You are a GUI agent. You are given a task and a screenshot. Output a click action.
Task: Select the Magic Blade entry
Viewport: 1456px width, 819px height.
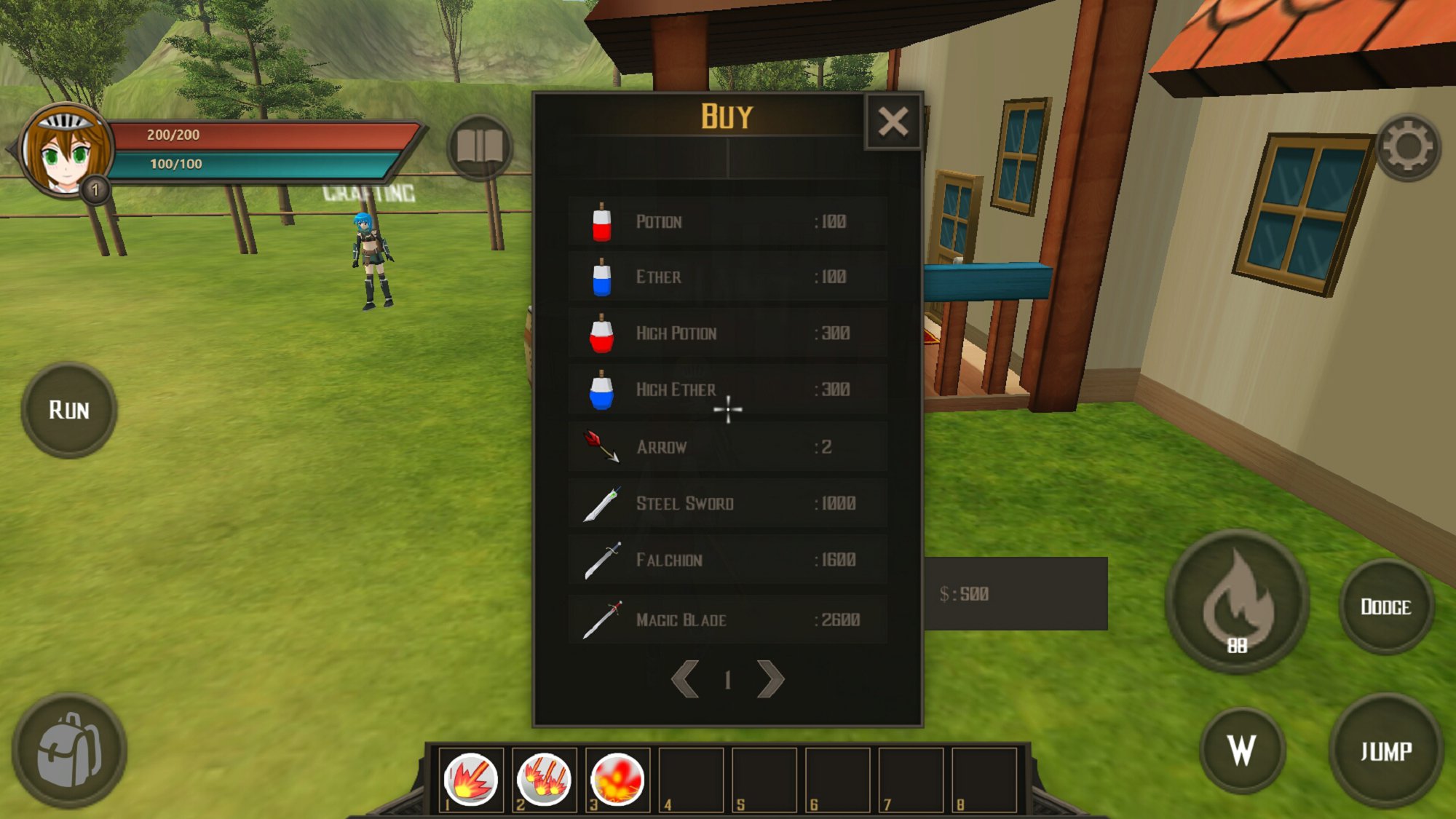[727, 620]
